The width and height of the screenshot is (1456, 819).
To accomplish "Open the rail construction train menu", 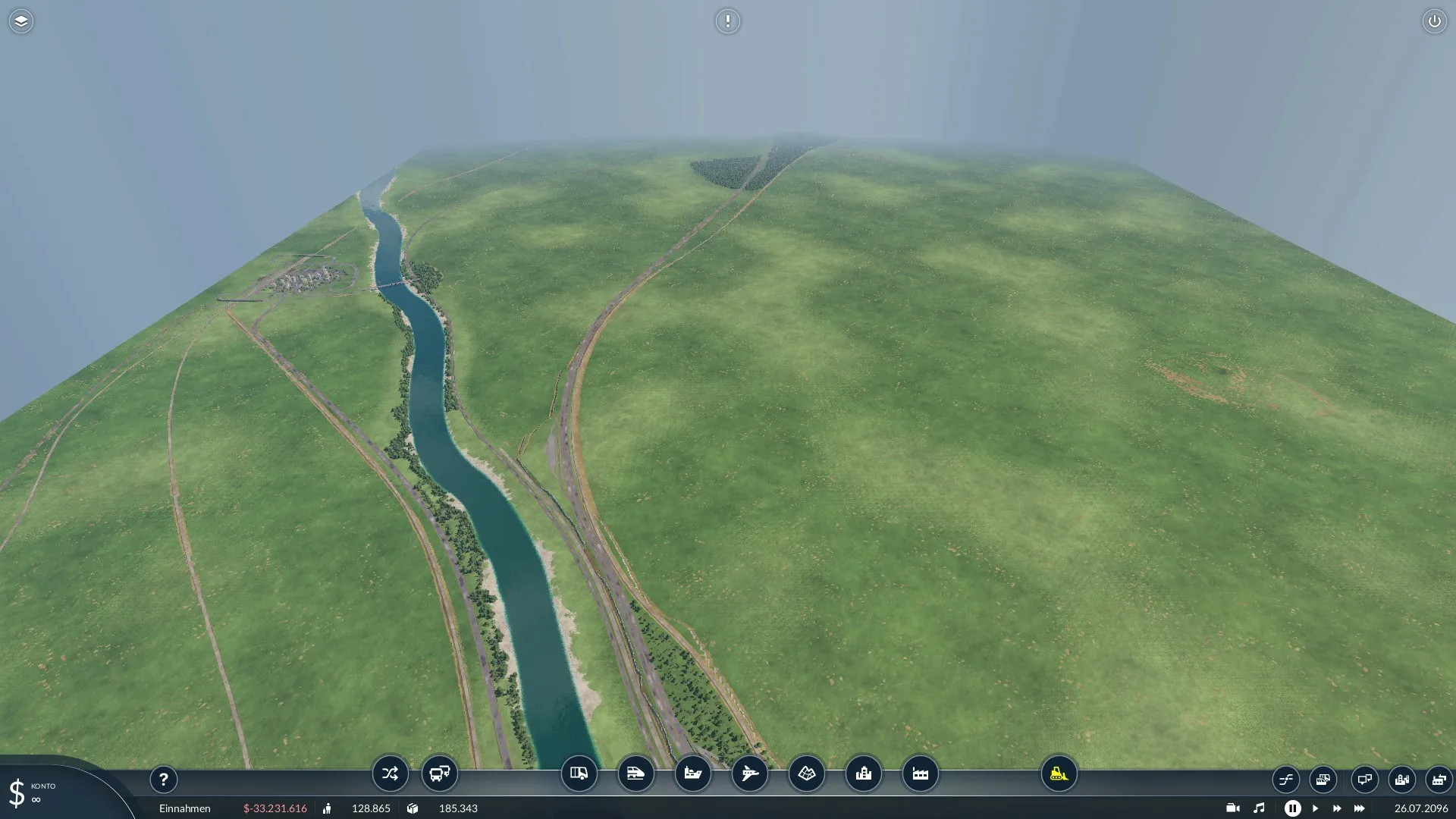I will pyautogui.click(x=635, y=773).
